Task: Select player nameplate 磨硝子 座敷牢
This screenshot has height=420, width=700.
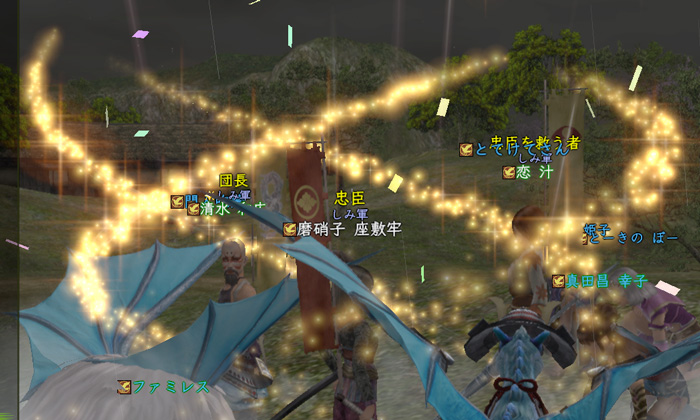Action: [x=349, y=229]
